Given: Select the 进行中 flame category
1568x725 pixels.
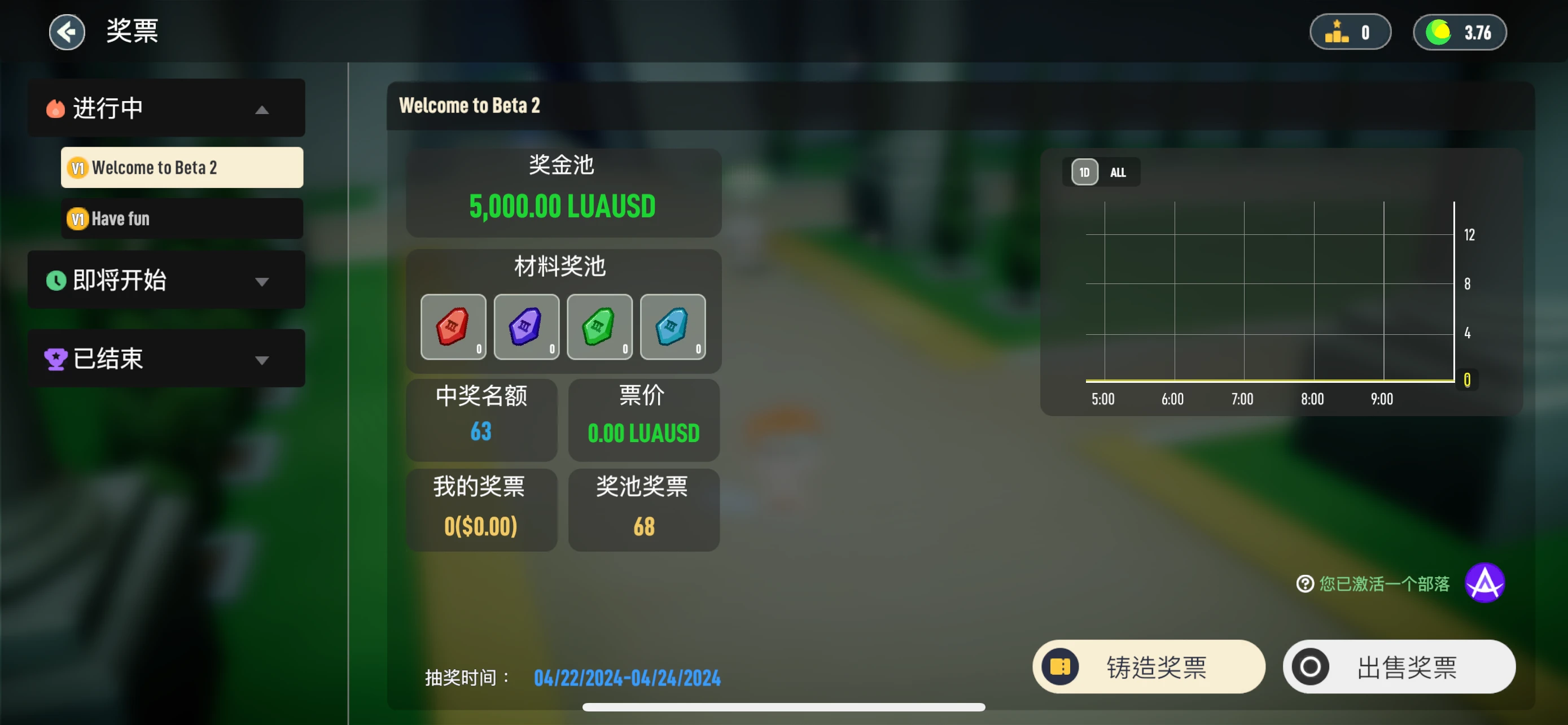Looking at the screenshot, I should tap(107, 108).
